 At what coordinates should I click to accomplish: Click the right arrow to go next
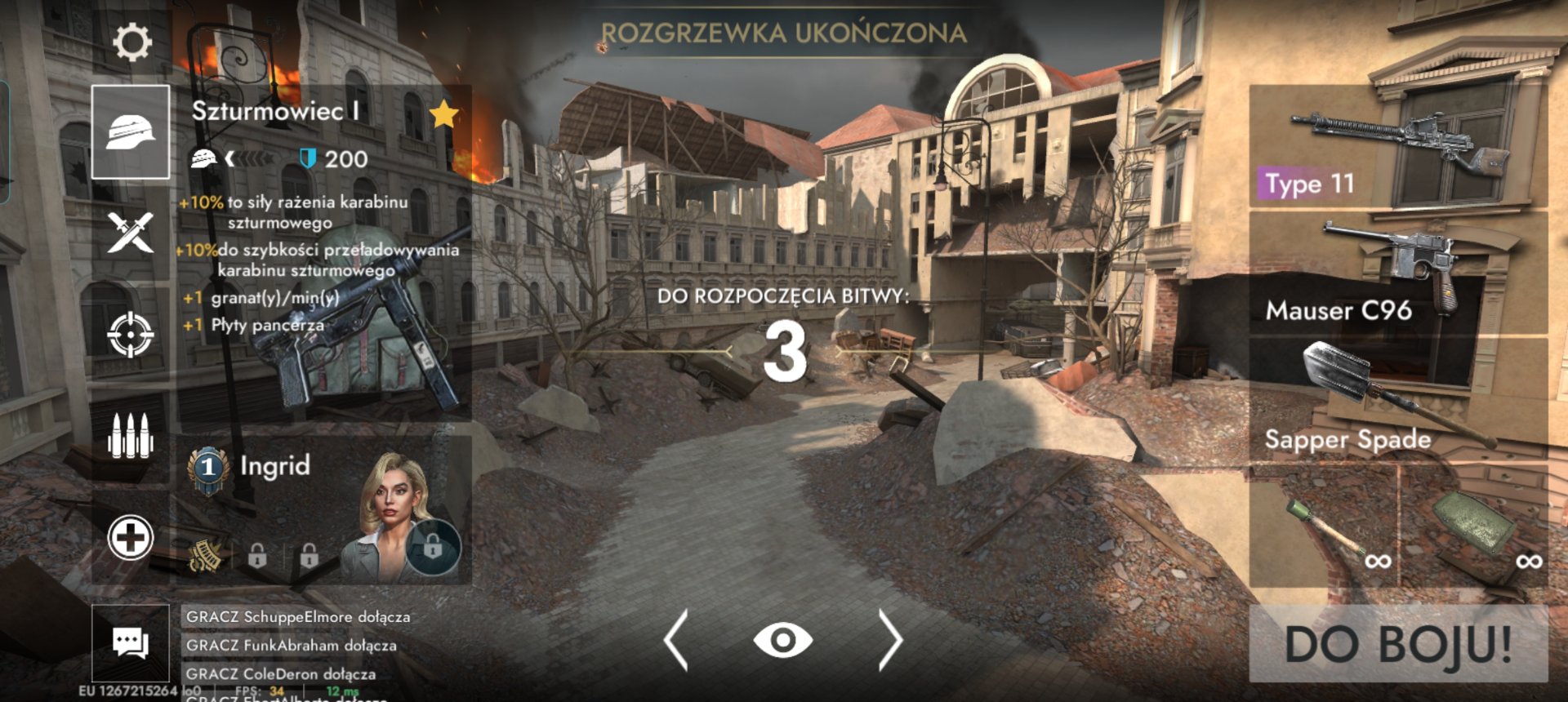(890, 641)
